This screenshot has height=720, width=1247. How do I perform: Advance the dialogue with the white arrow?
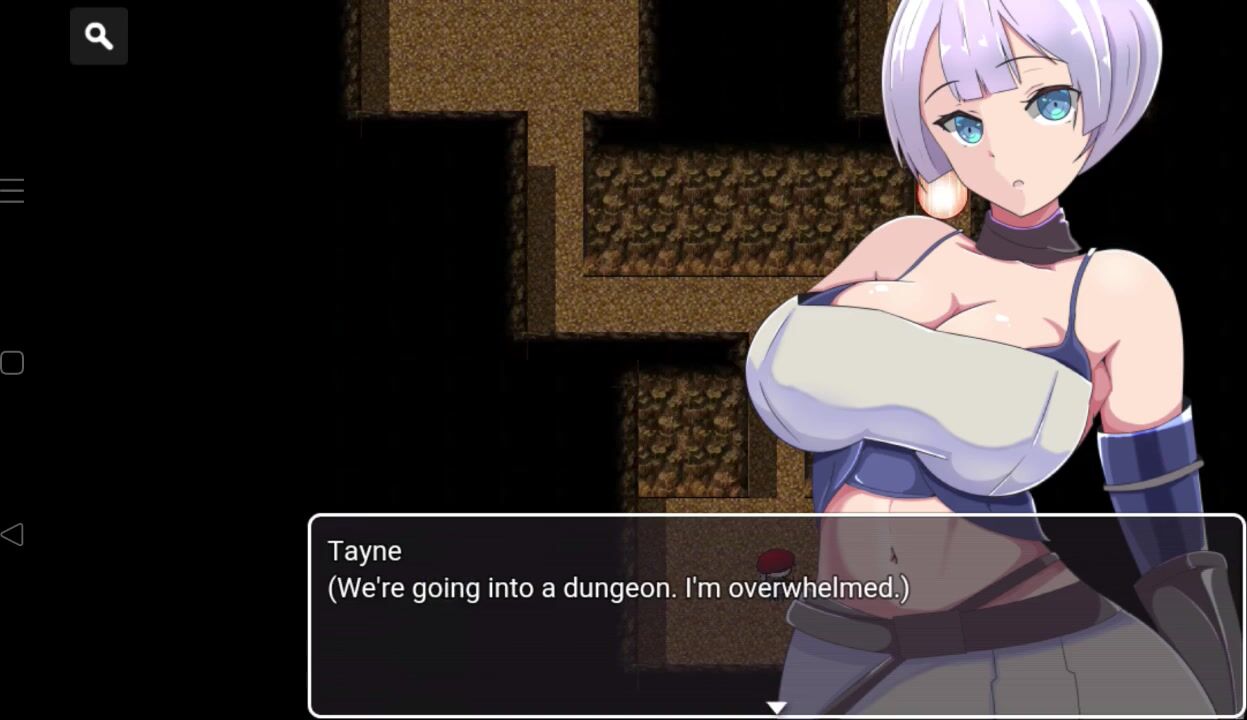click(x=776, y=707)
